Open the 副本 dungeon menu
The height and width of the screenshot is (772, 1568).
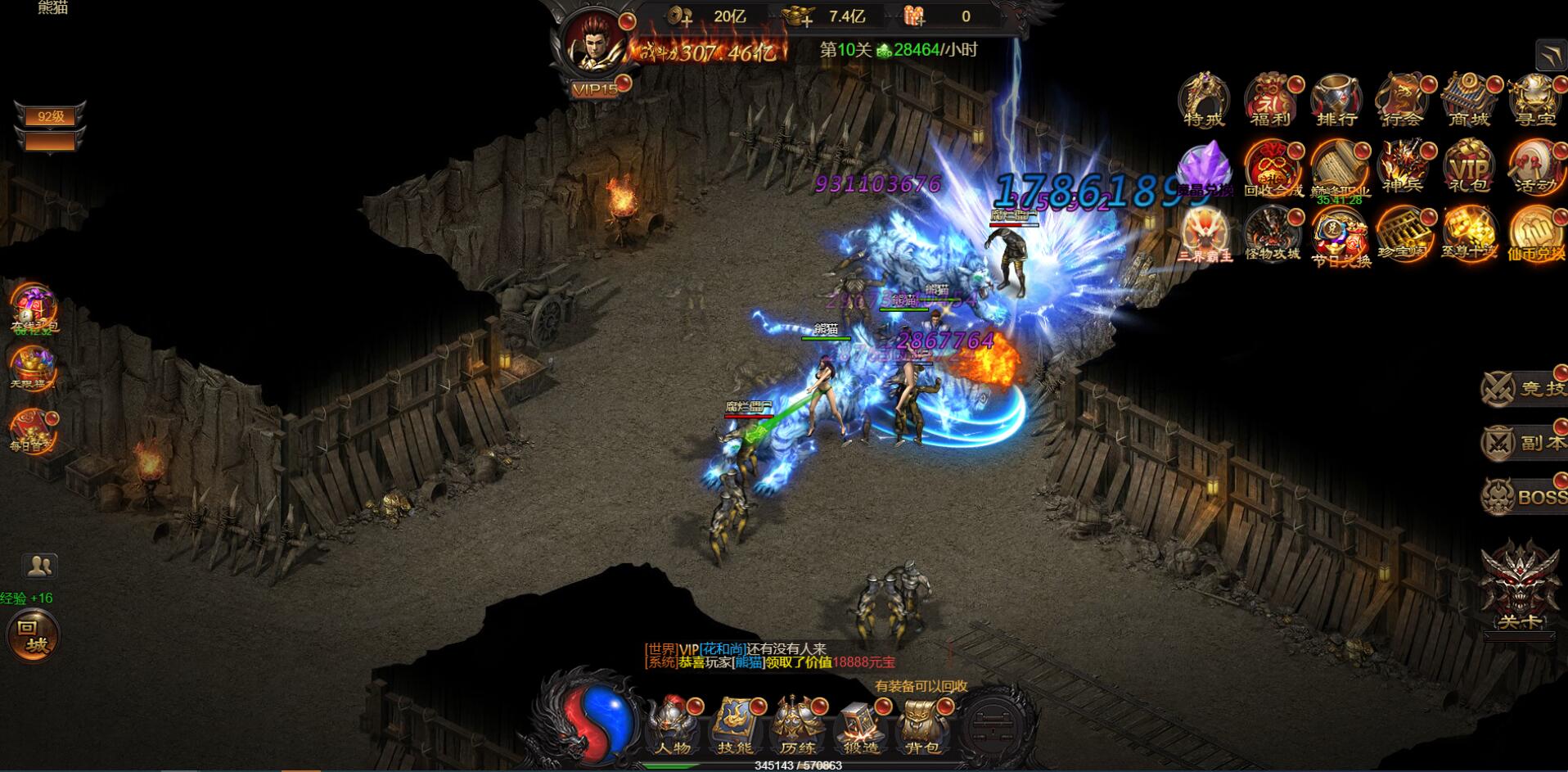coord(1524,442)
